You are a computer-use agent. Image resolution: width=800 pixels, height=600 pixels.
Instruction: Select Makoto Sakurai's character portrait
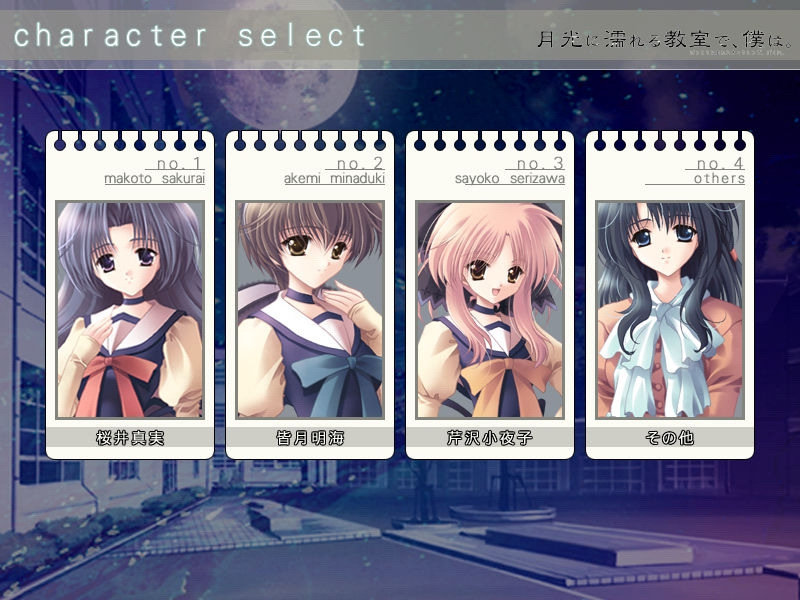pyautogui.click(x=130, y=310)
